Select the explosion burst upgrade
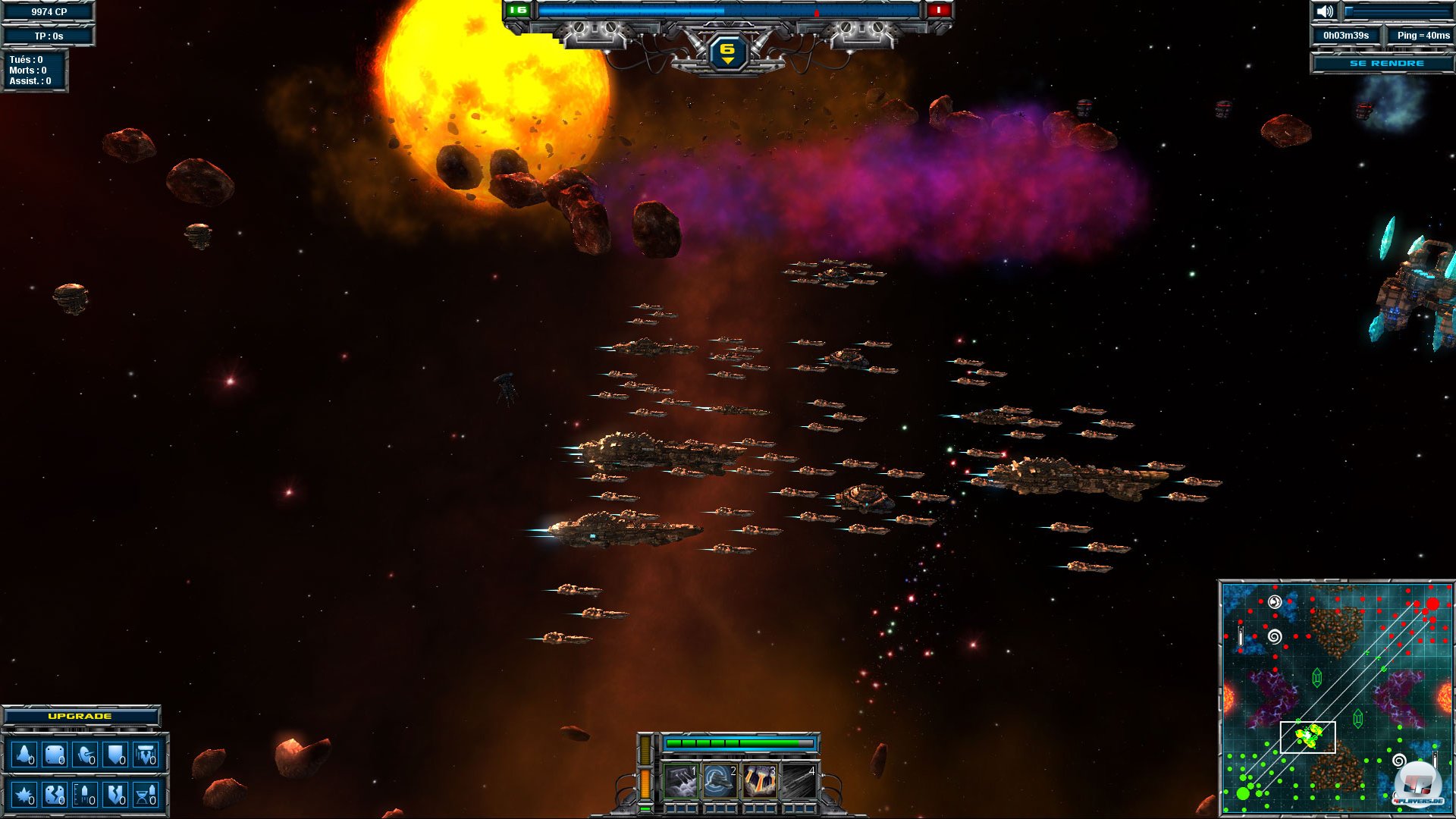1456x819 pixels. pyautogui.click(x=24, y=795)
